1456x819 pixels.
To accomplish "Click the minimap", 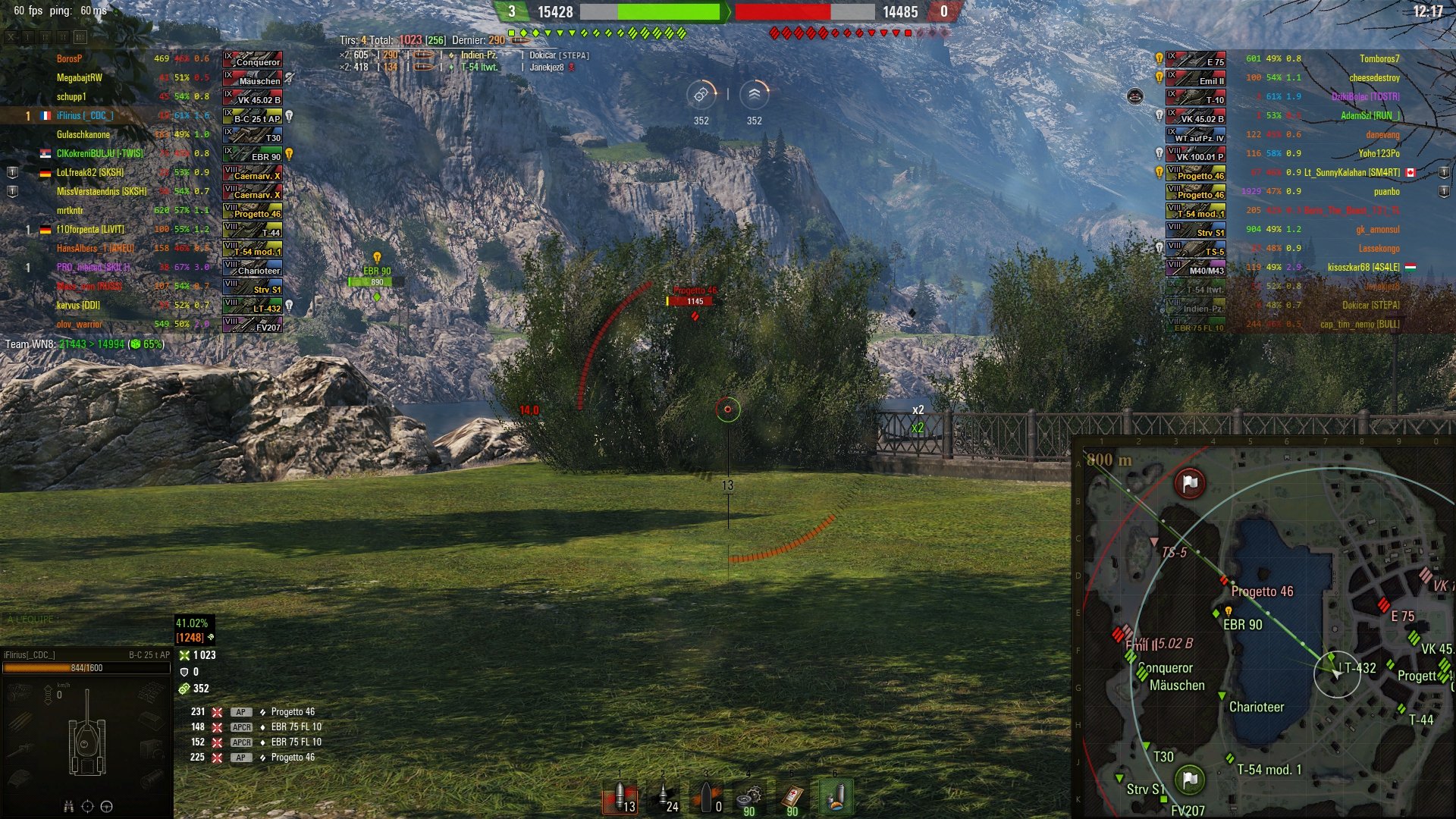I will 1264,629.
